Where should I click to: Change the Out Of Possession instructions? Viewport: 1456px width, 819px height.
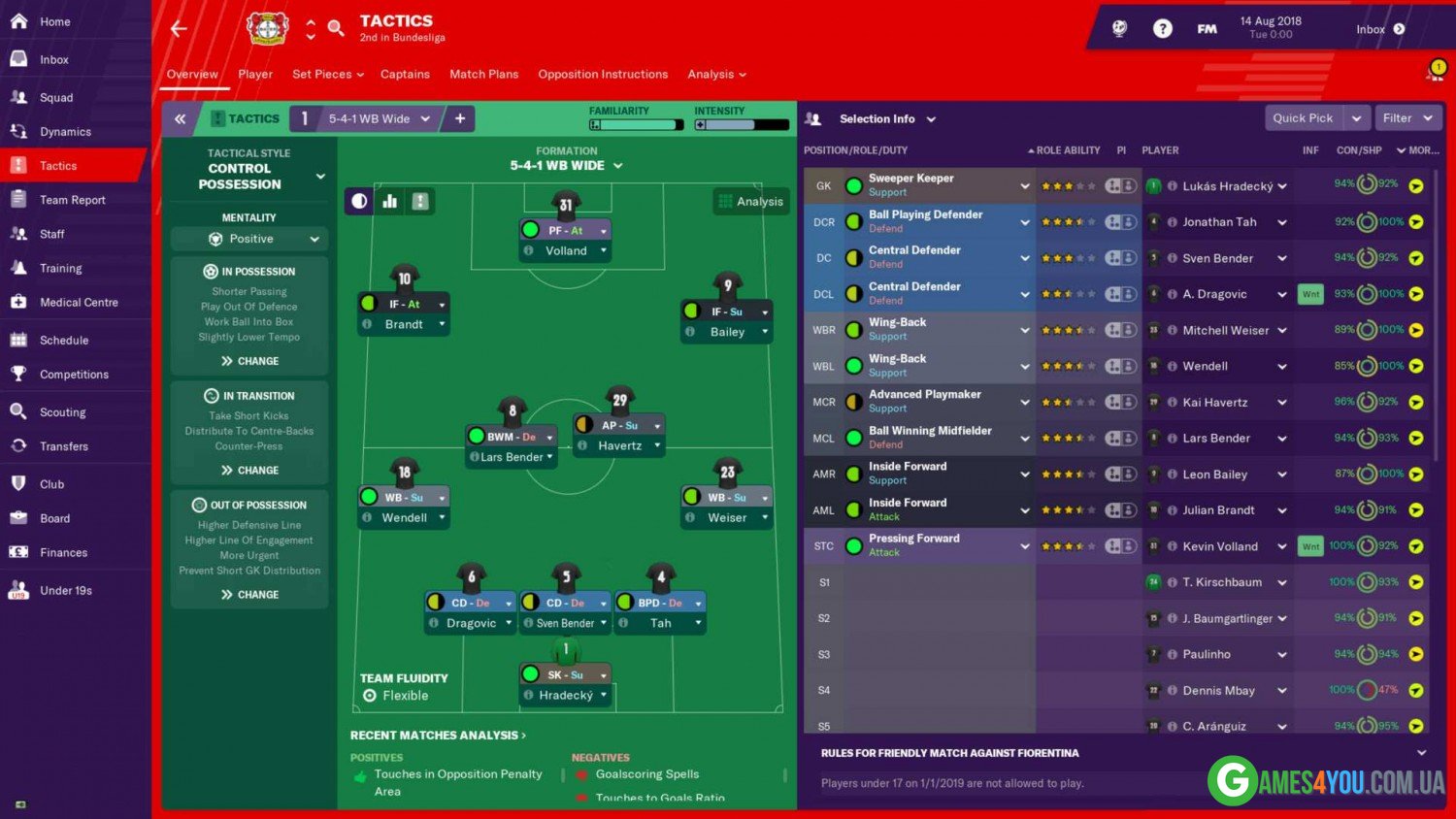coord(249,595)
